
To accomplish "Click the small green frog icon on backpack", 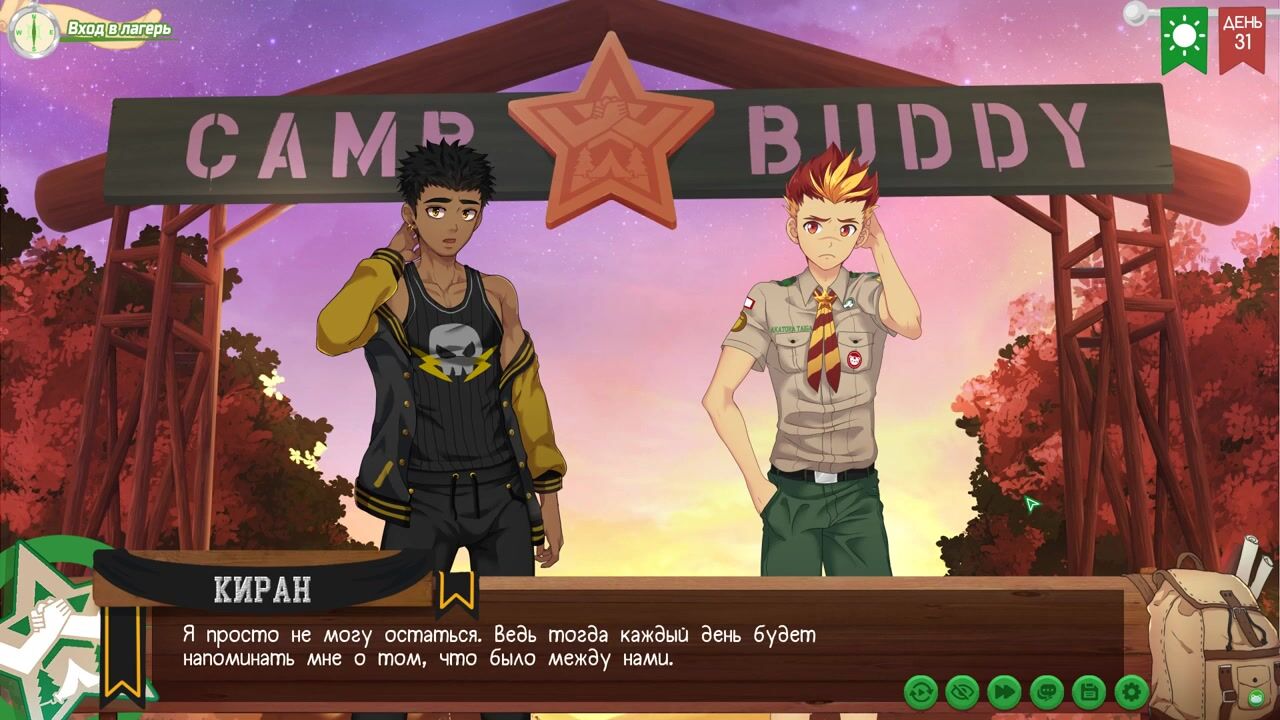I will [x=1256, y=697].
